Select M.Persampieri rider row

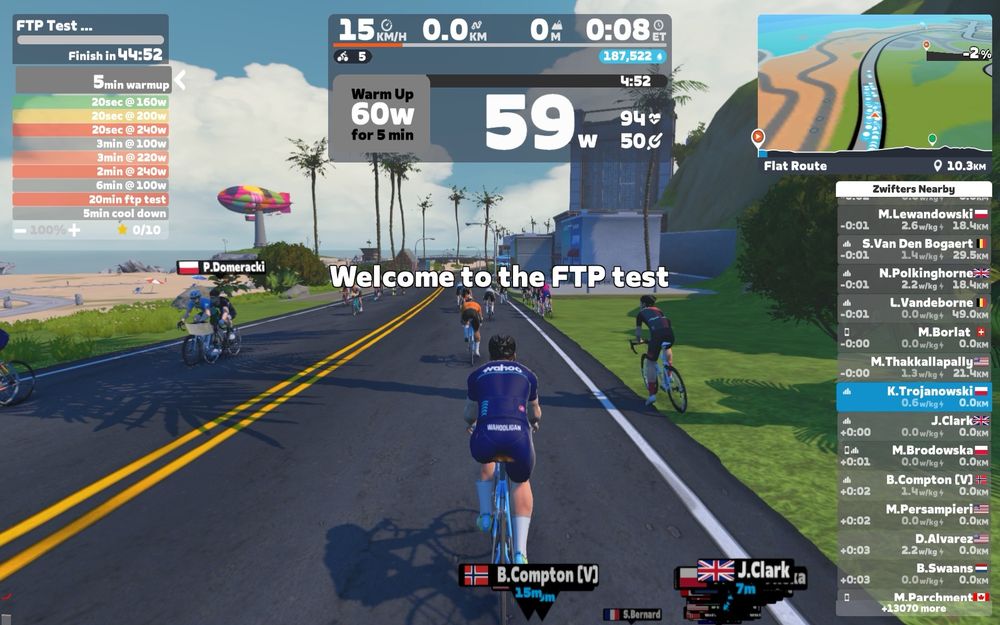[x=913, y=515]
